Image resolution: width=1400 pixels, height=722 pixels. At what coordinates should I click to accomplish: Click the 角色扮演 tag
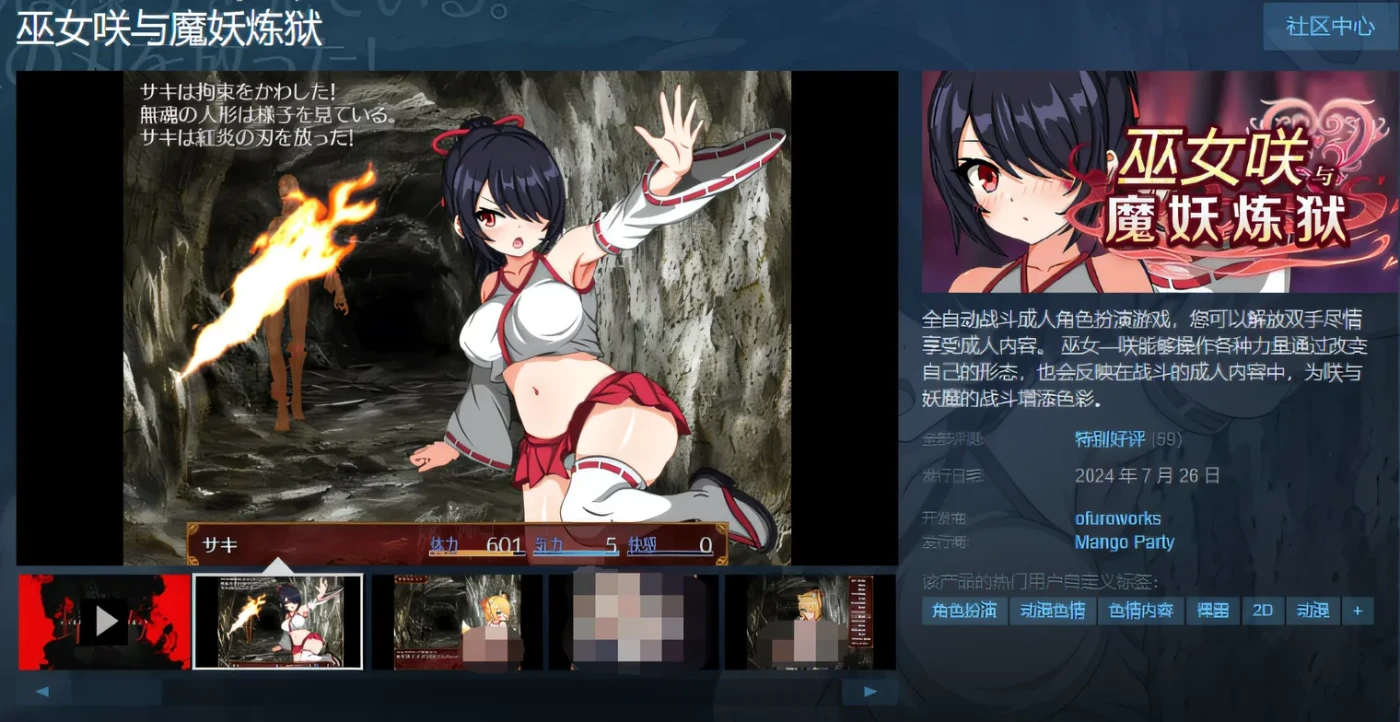coord(966,610)
